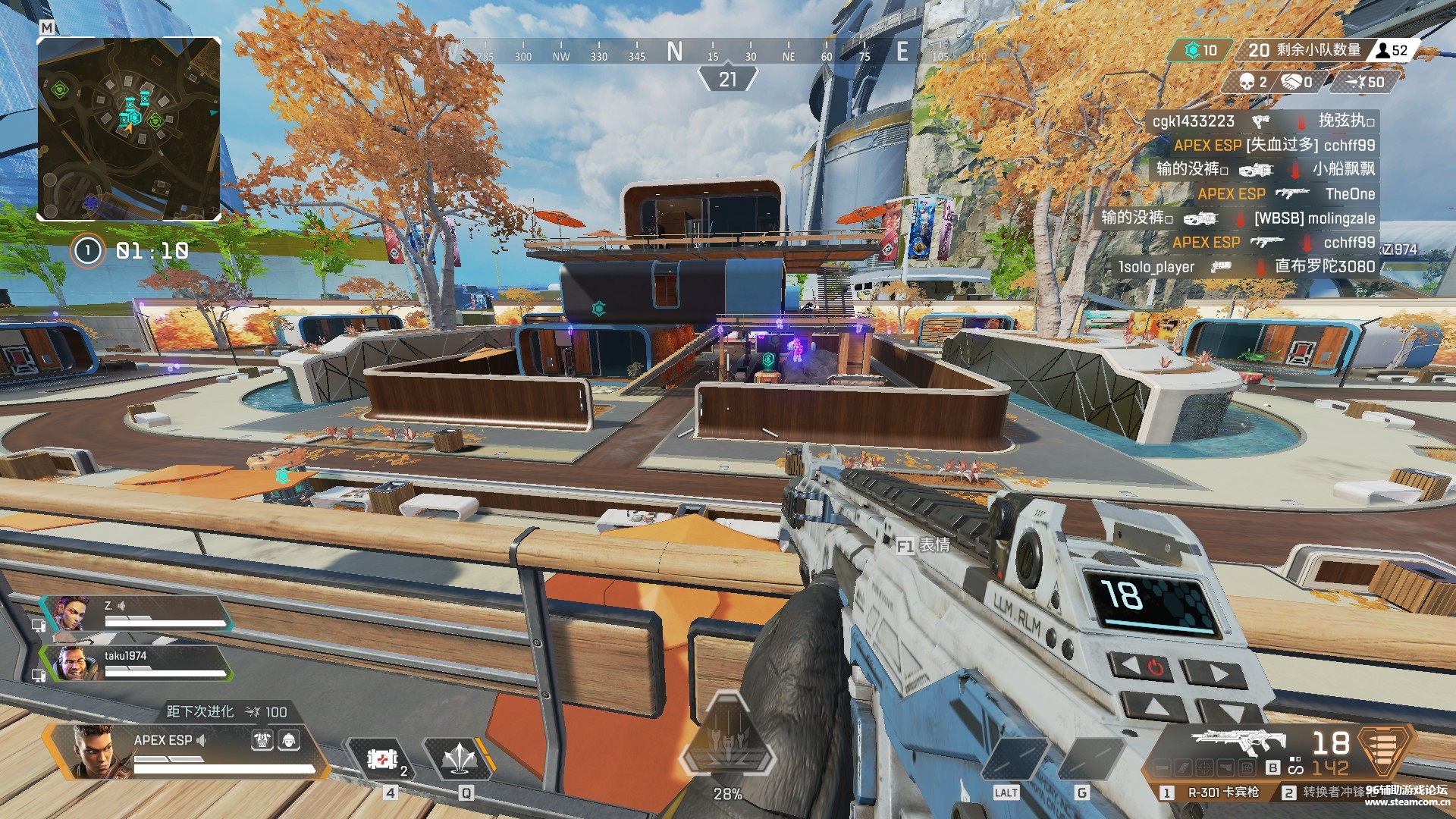
Task: Activate the ultimate ability at 28%
Action: pos(727,747)
